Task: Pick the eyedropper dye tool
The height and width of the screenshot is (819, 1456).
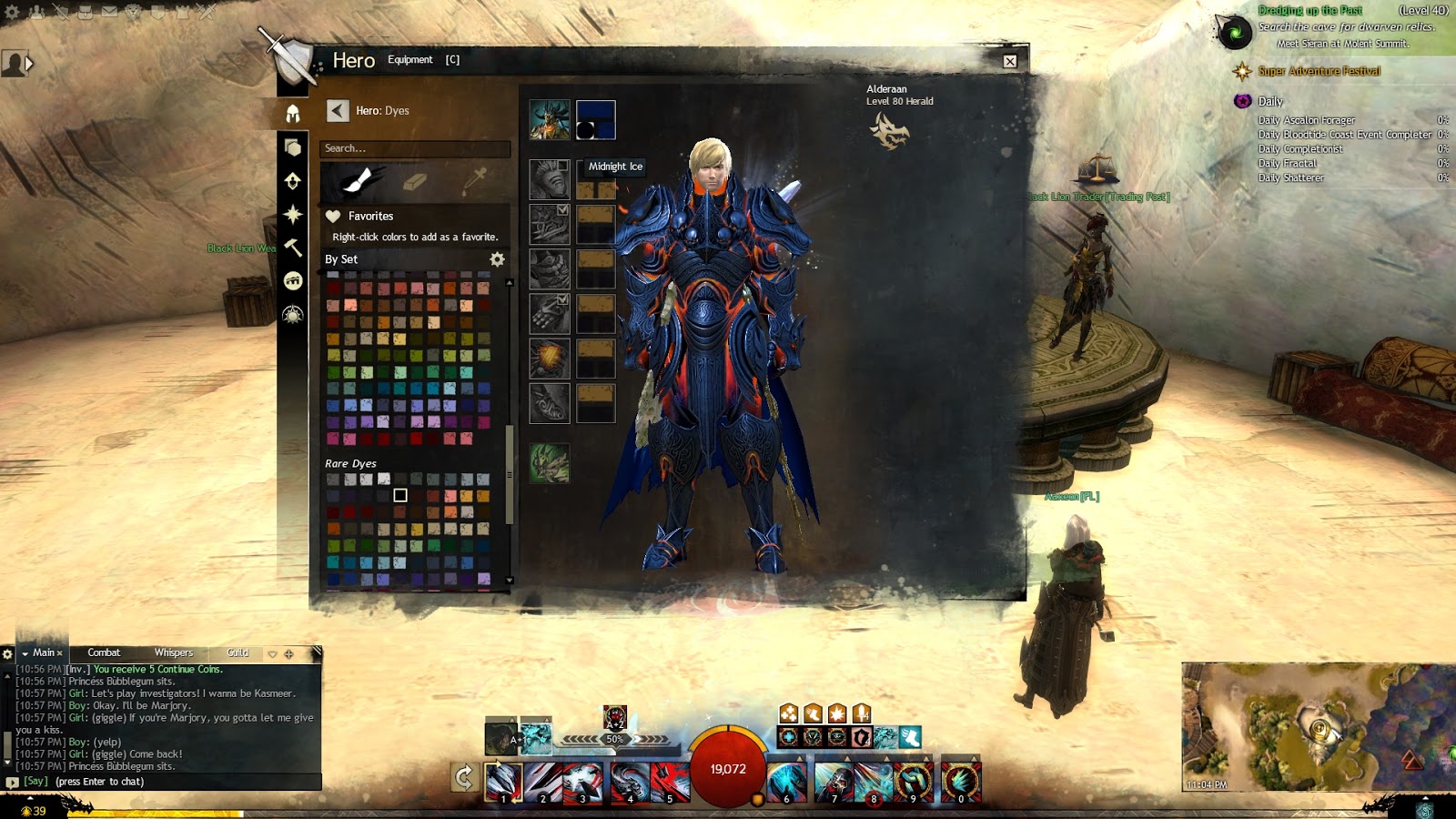Action: click(474, 180)
